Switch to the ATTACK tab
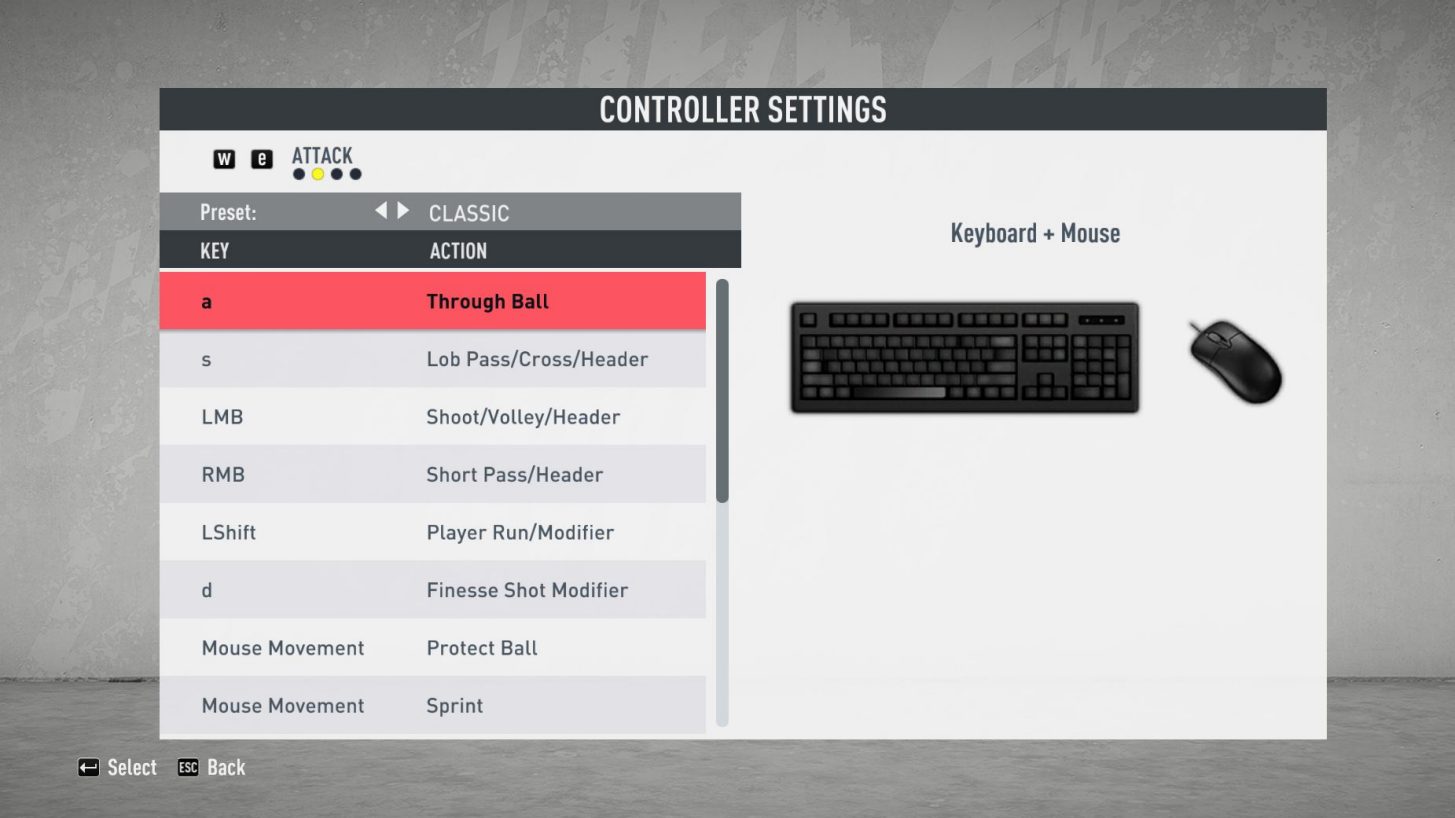Screen dimensions: 1455x818 click(321, 156)
